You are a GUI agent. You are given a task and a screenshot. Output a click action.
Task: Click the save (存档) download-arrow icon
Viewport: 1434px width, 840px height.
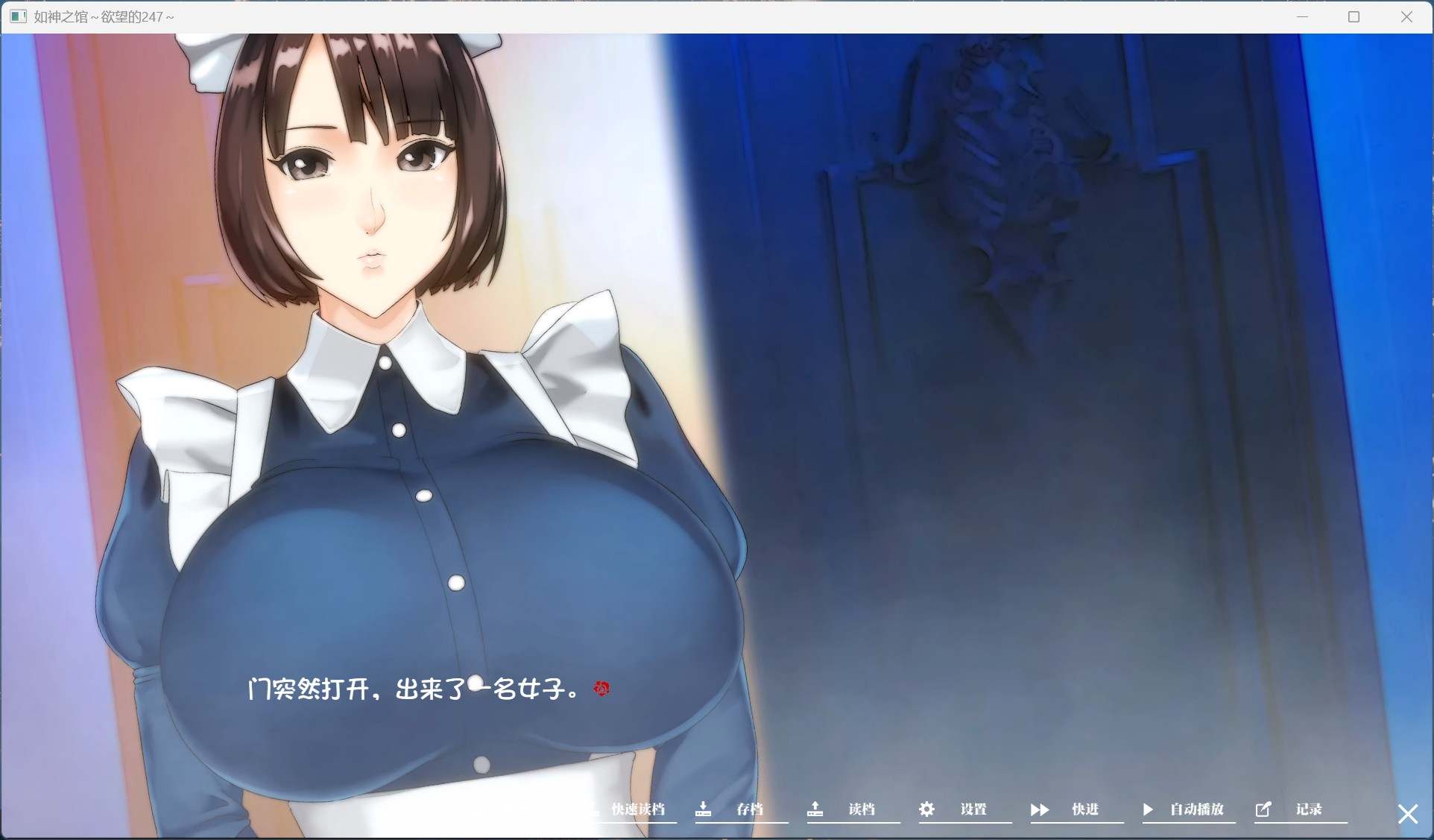pos(703,809)
